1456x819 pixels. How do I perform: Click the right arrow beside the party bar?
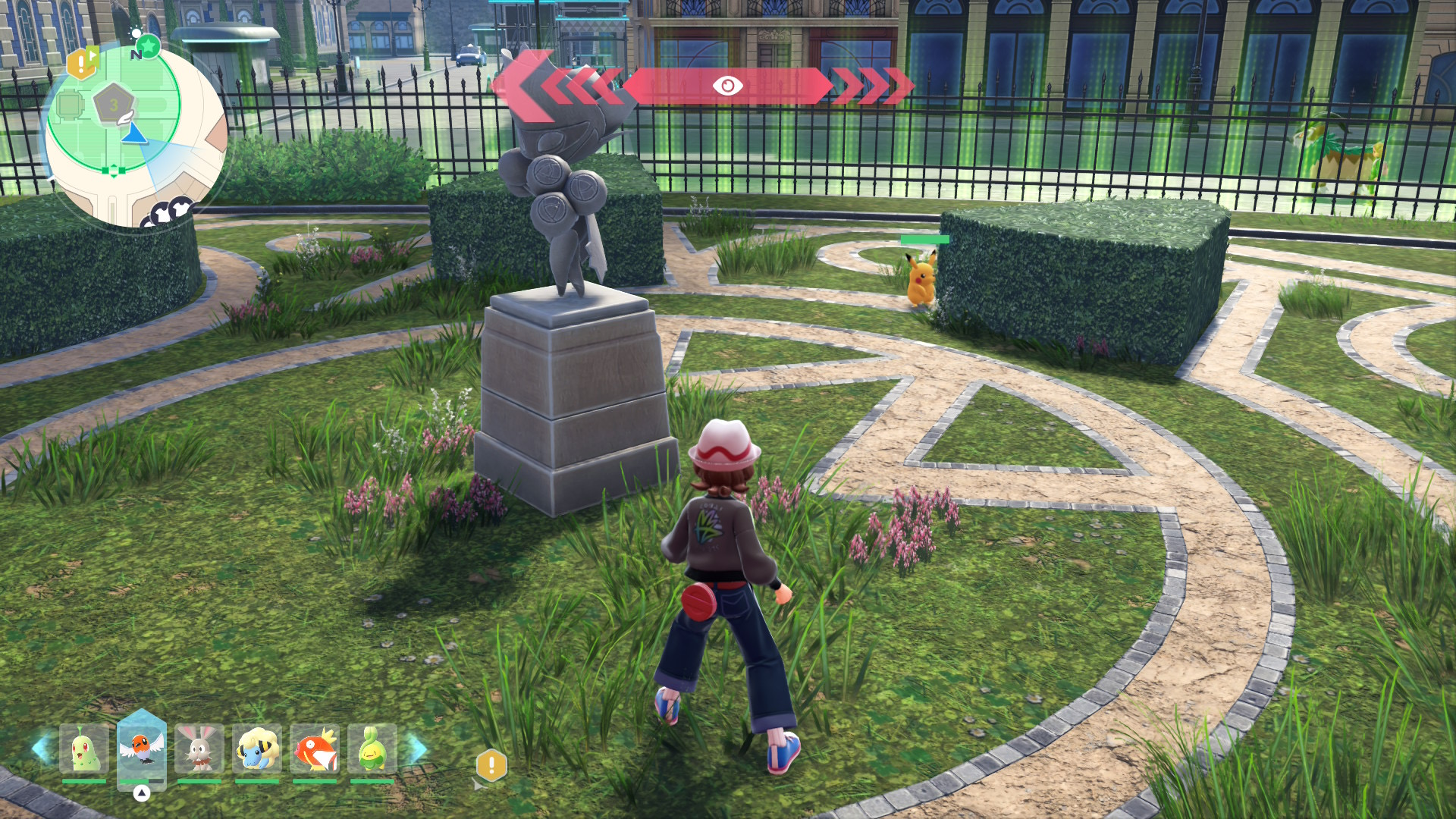(416, 748)
